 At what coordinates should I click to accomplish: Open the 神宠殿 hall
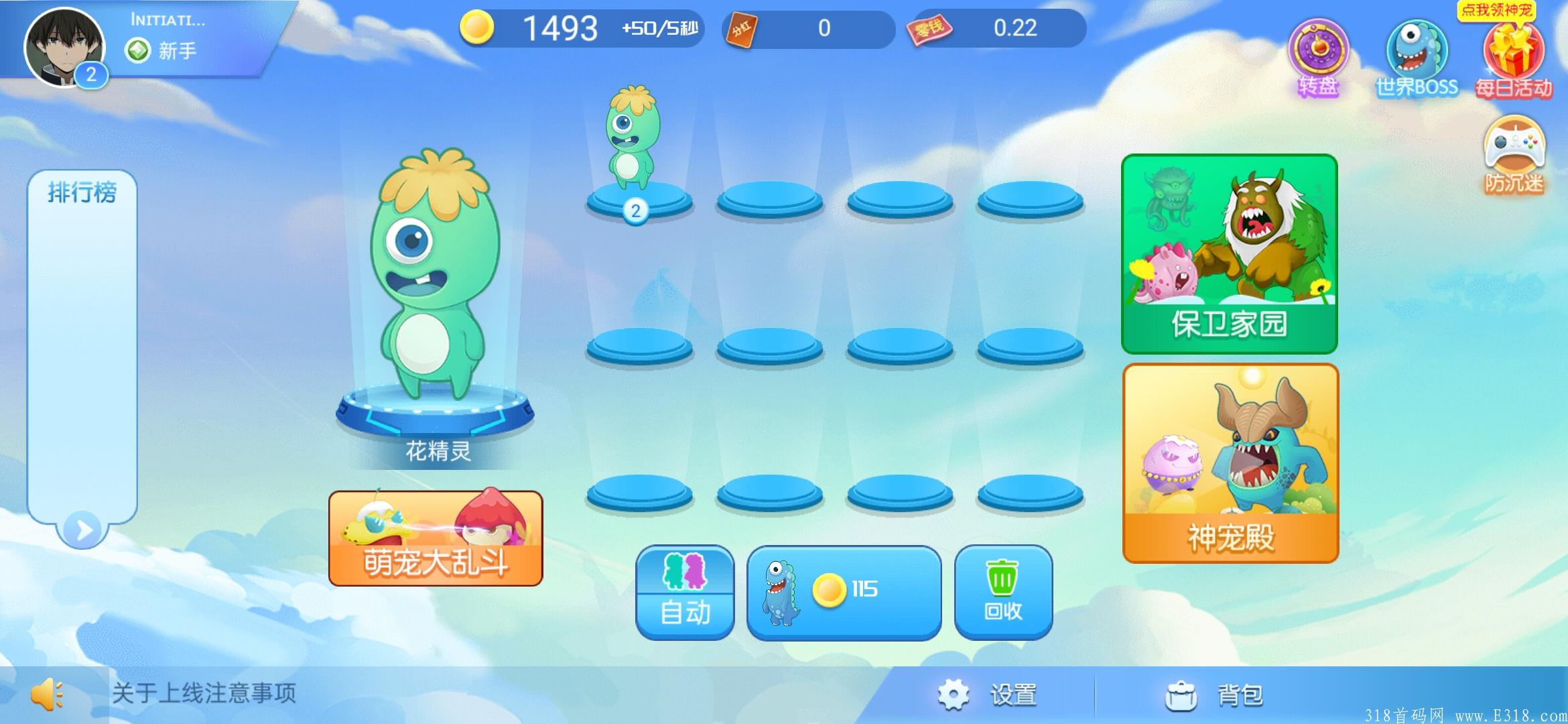click(1230, 463)
